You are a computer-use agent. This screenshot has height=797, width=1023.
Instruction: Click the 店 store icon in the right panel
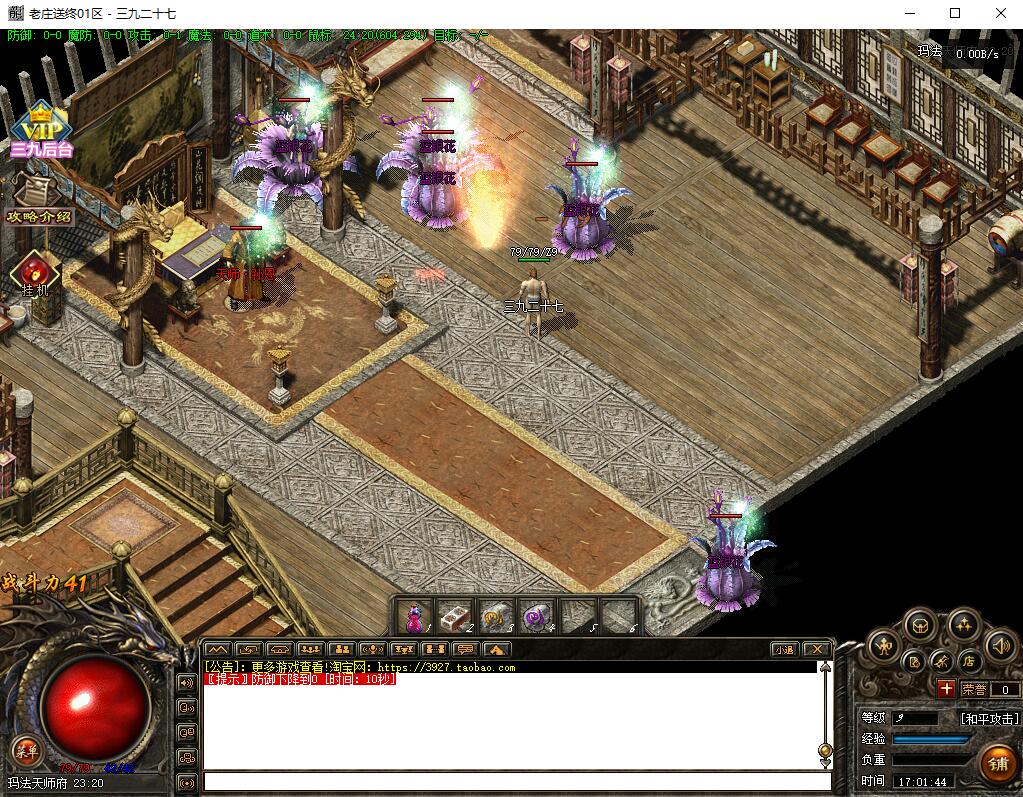(967, 661)
